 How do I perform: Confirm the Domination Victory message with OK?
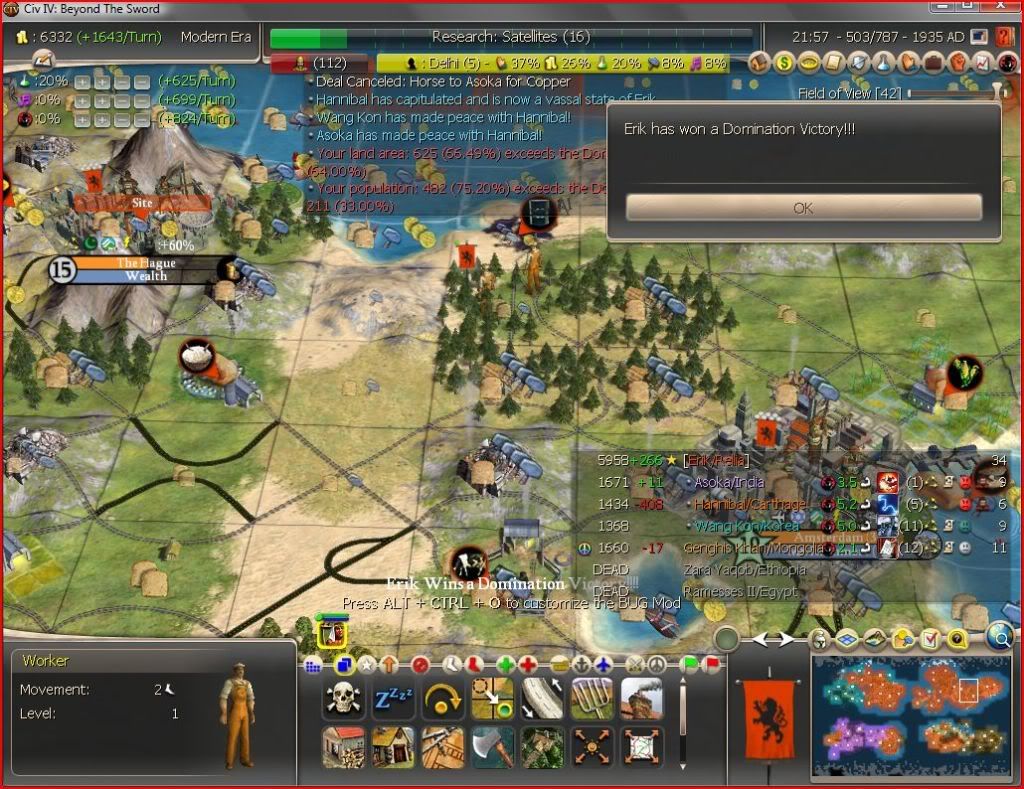(803, 208)
